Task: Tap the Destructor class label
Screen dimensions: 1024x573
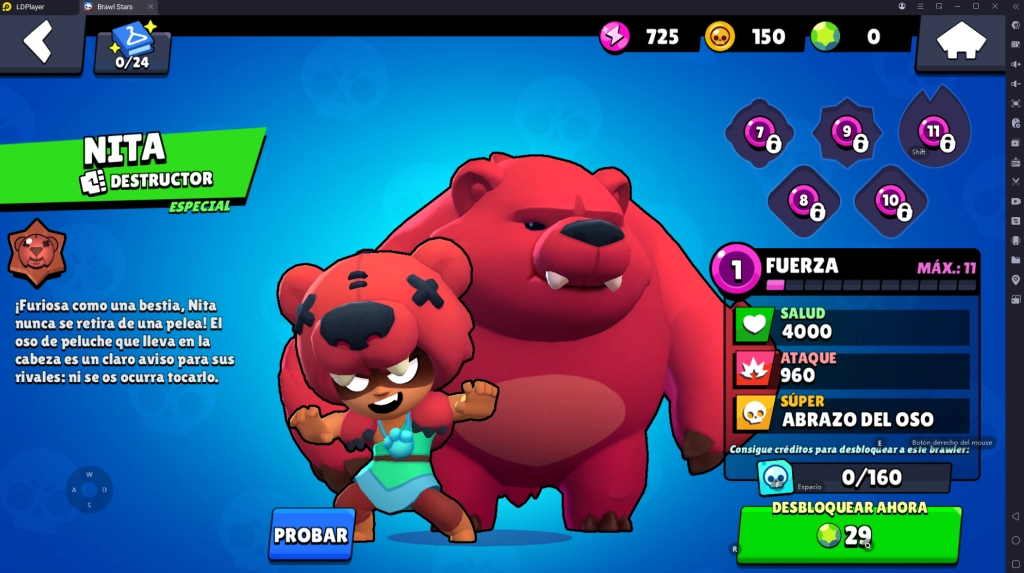Action: click(148, 180)
